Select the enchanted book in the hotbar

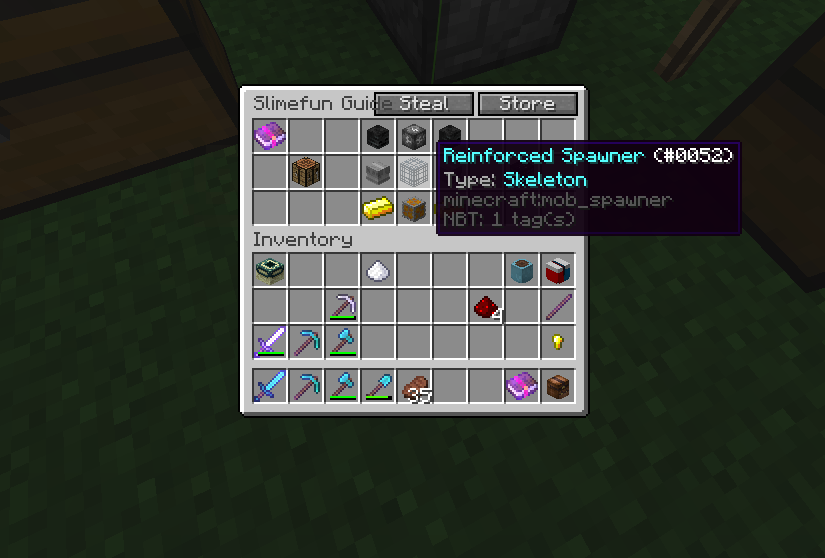(x=522, y=385)
